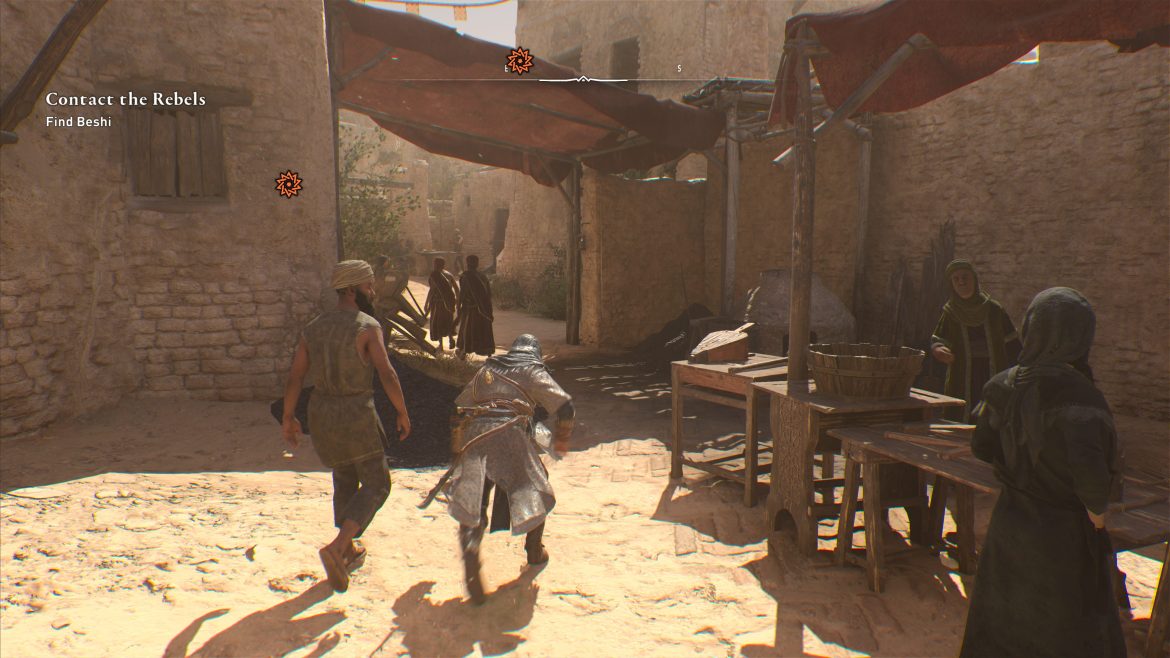Select the Find Beshi objective text
This screenshot has width=1170, height=658.
(x=76, y=122)
